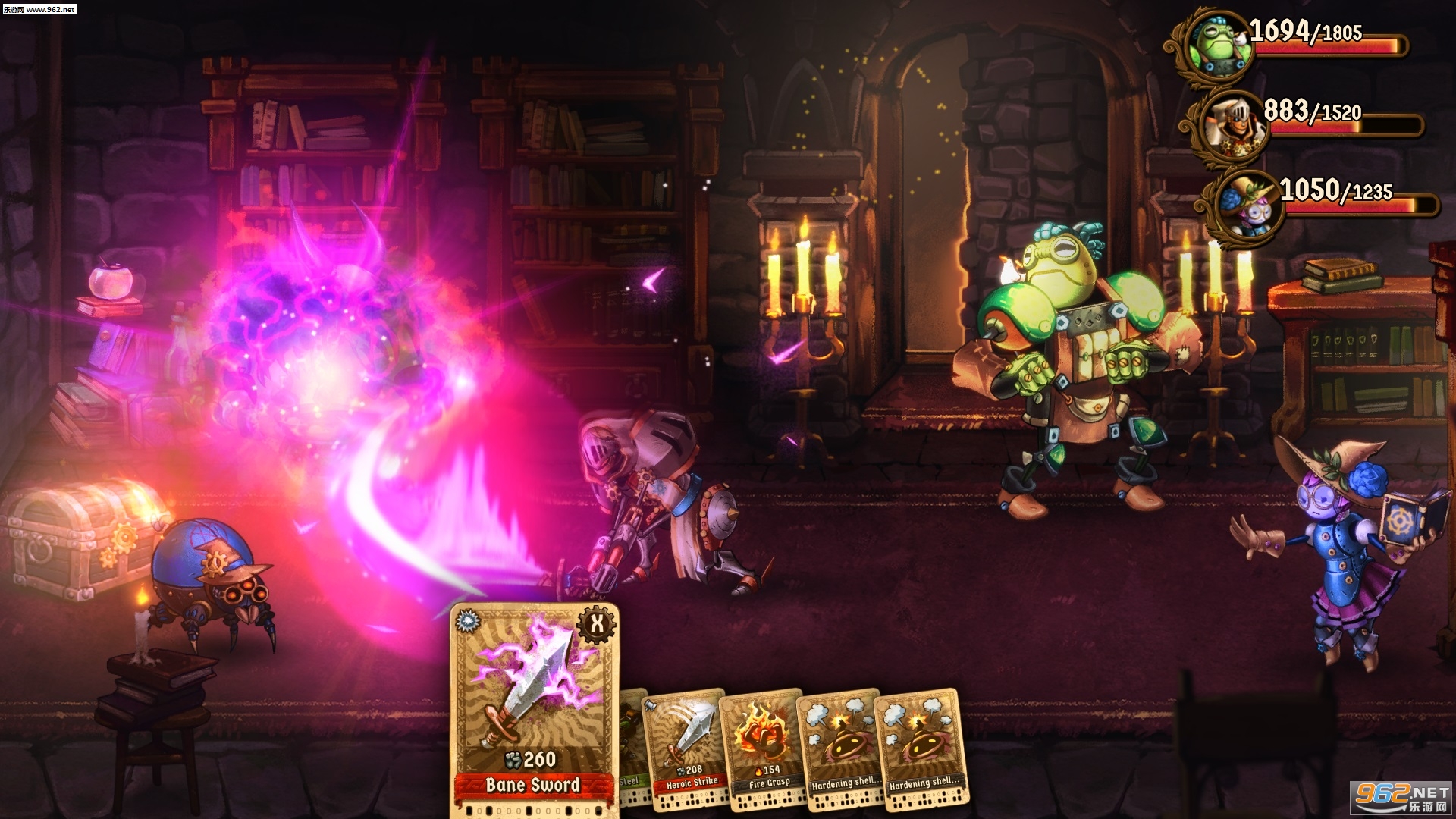Select the helmeted knight hero portrait
The height and width of the screenshot is (819, 1456).
point(1230,125)
